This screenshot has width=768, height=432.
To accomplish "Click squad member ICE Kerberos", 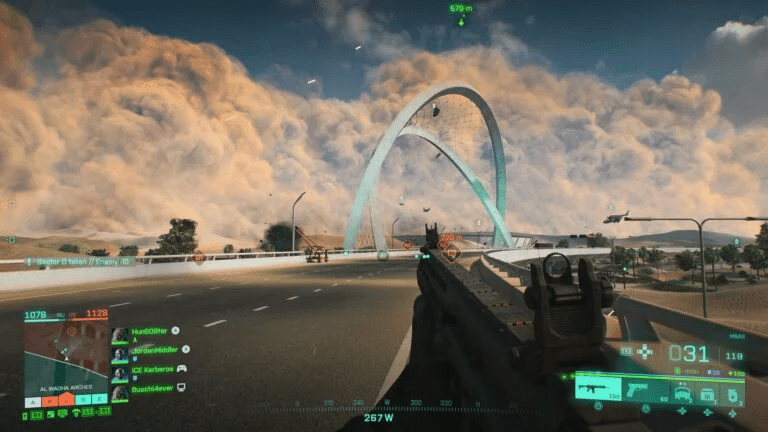I will click(x=143, y=369).
